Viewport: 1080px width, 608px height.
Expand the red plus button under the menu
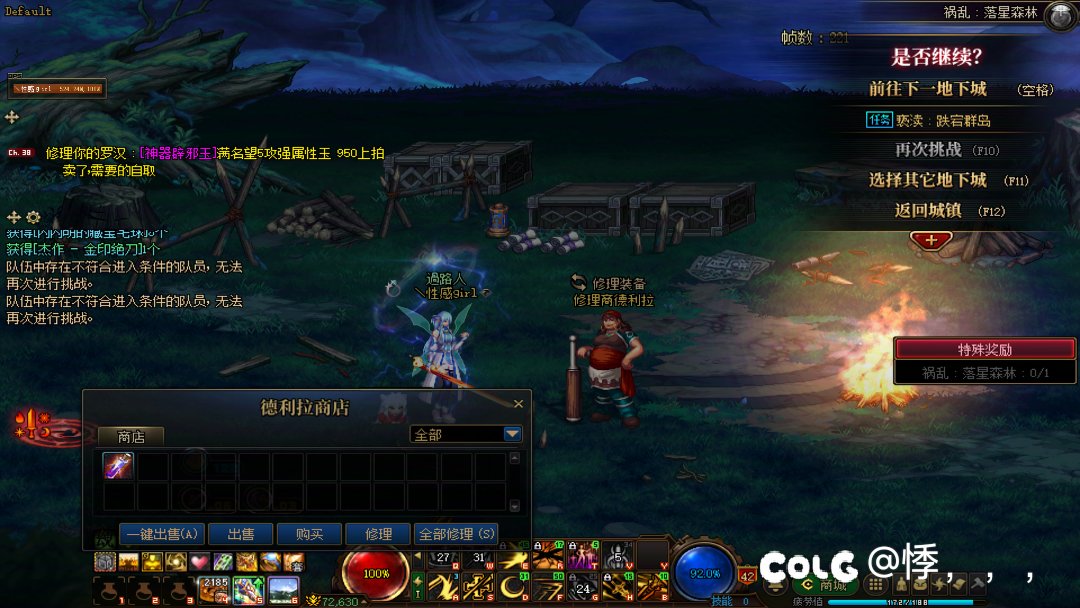pyautogui.click(x=931, y=240)
